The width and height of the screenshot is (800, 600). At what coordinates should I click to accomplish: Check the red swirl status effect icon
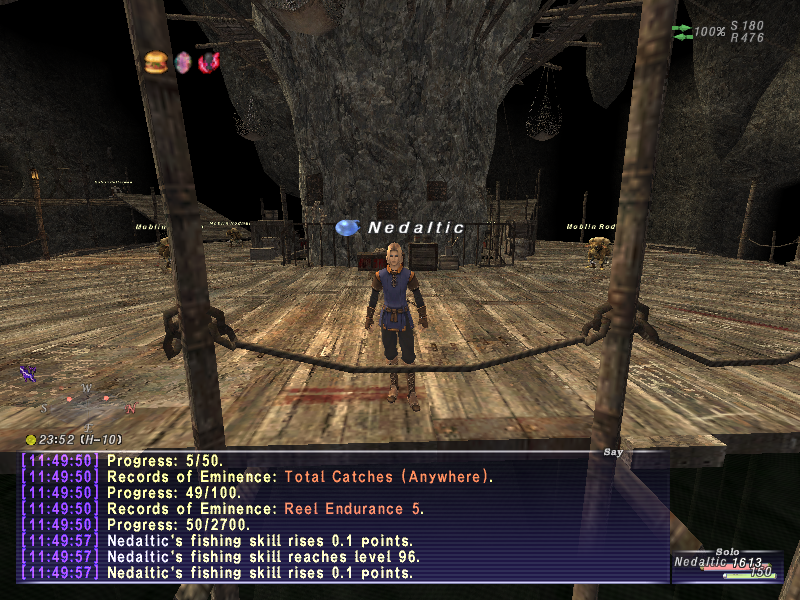pyautogui.click(x=209, y=62)
